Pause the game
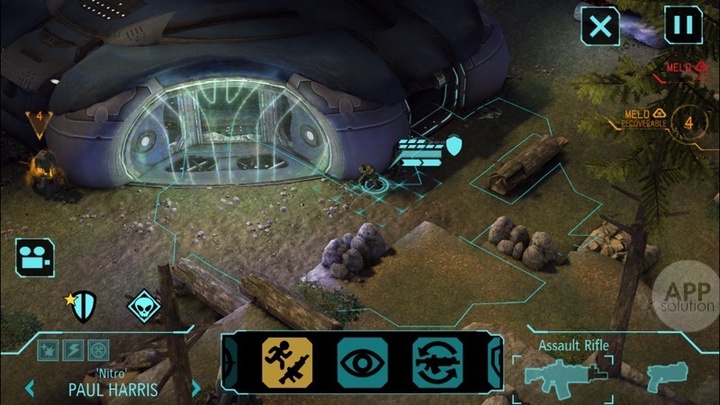The width and height of the screenshot is (720, 405). point(682,26)
